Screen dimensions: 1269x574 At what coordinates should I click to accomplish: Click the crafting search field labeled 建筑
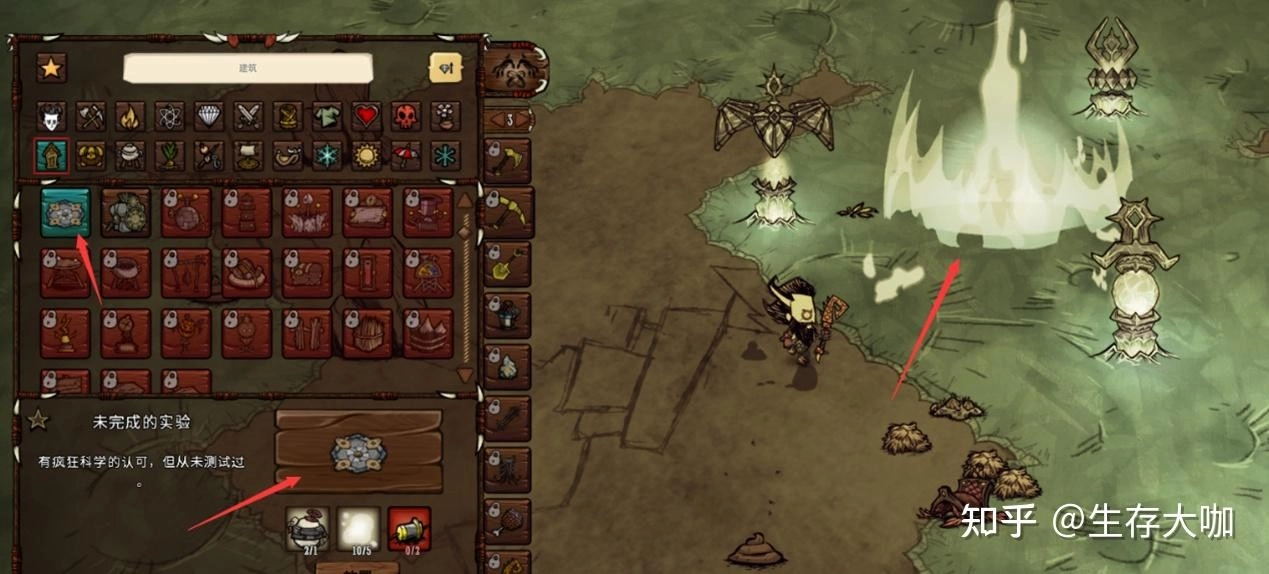tap(248, 68)
